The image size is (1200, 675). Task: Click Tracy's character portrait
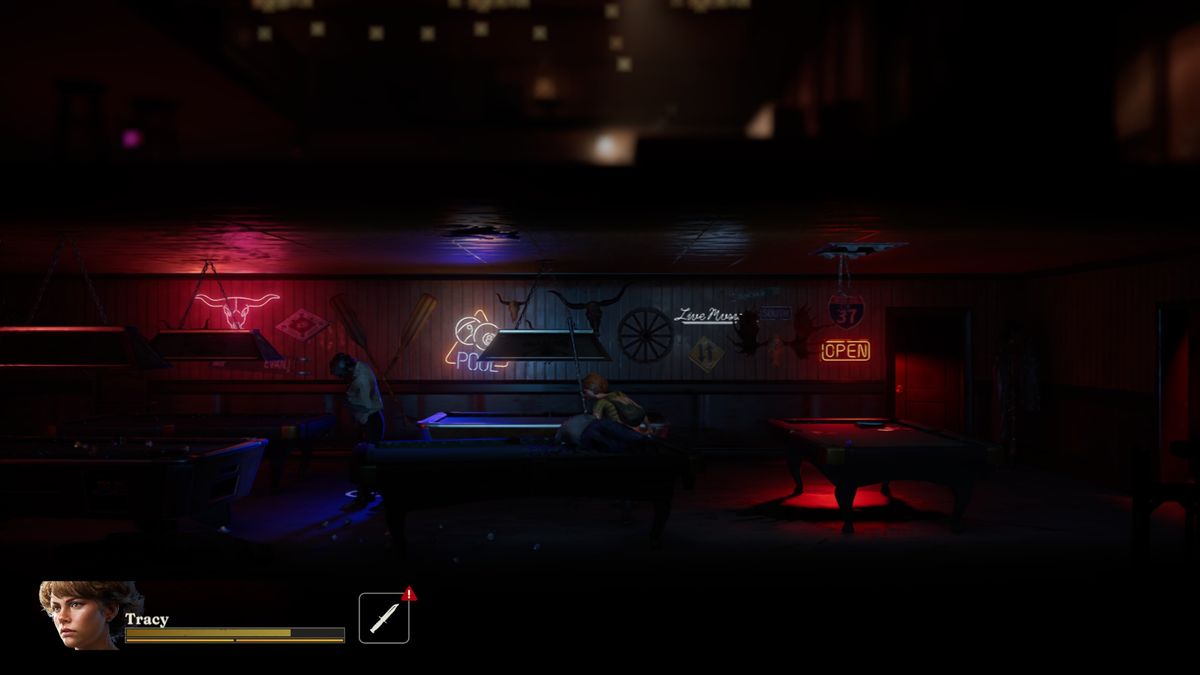(x=80, y=615)
